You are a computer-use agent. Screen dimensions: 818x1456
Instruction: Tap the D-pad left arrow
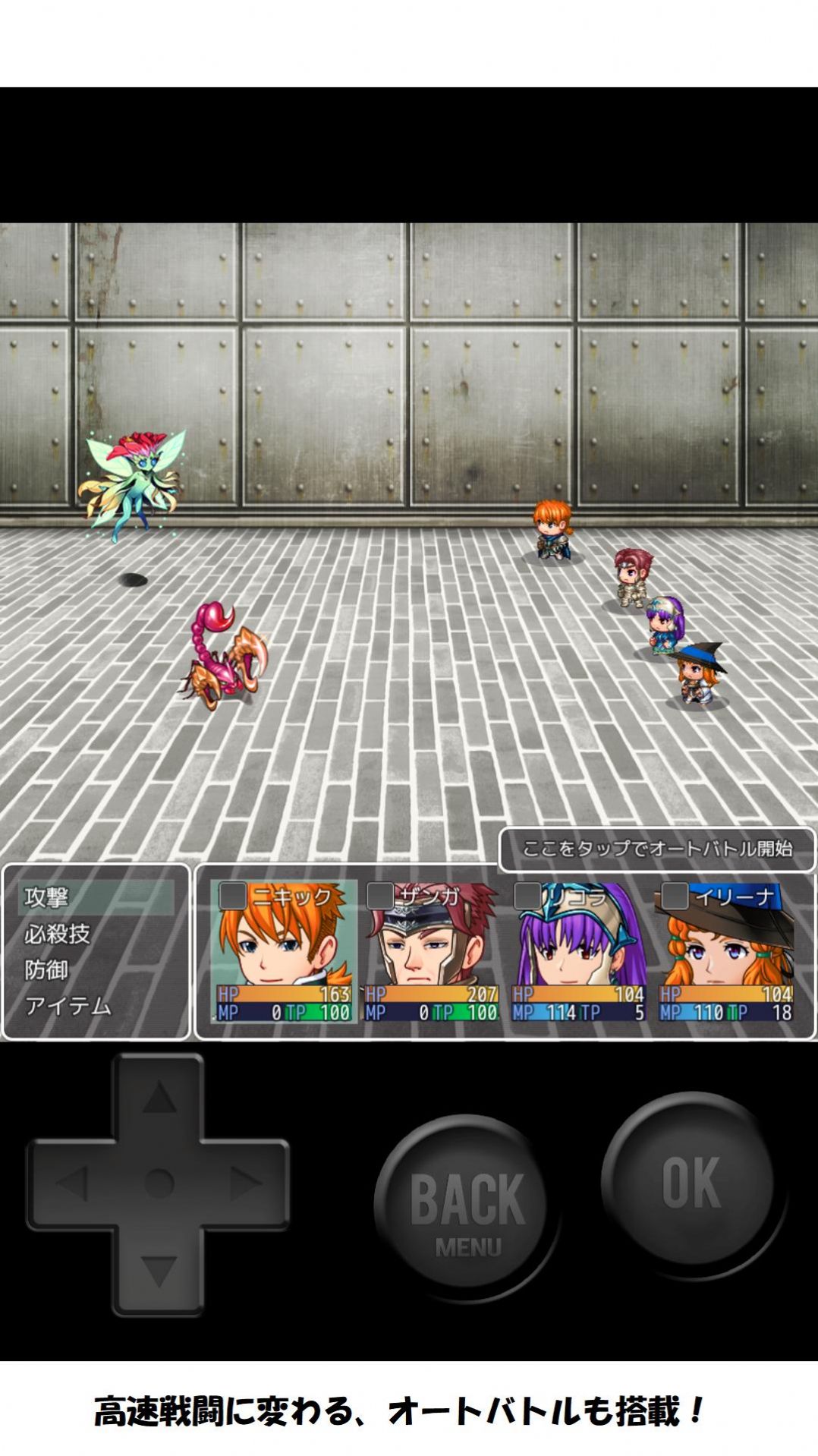point(73,1183)
